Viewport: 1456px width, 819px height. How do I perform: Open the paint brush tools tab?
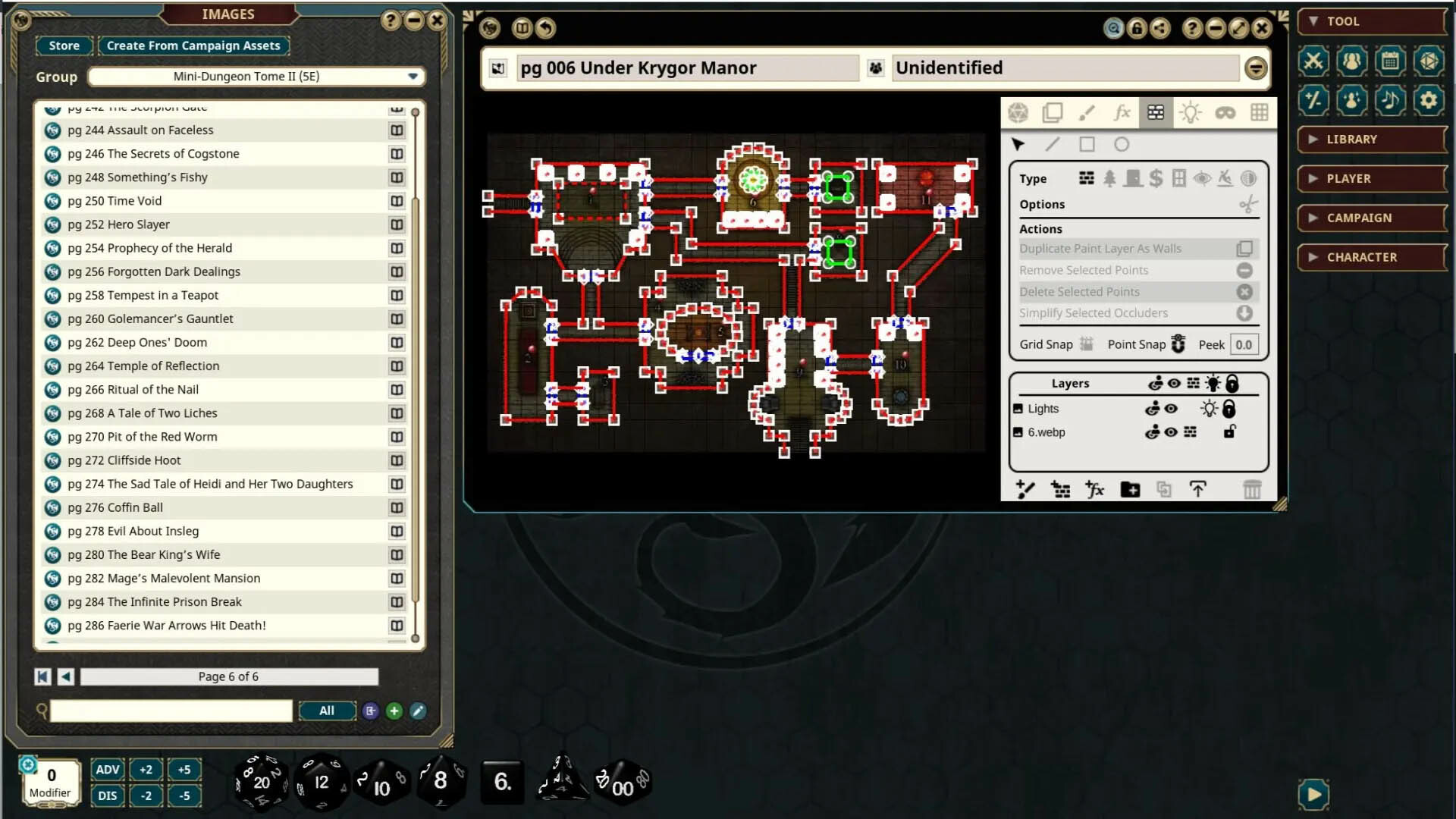(1087, 112)
